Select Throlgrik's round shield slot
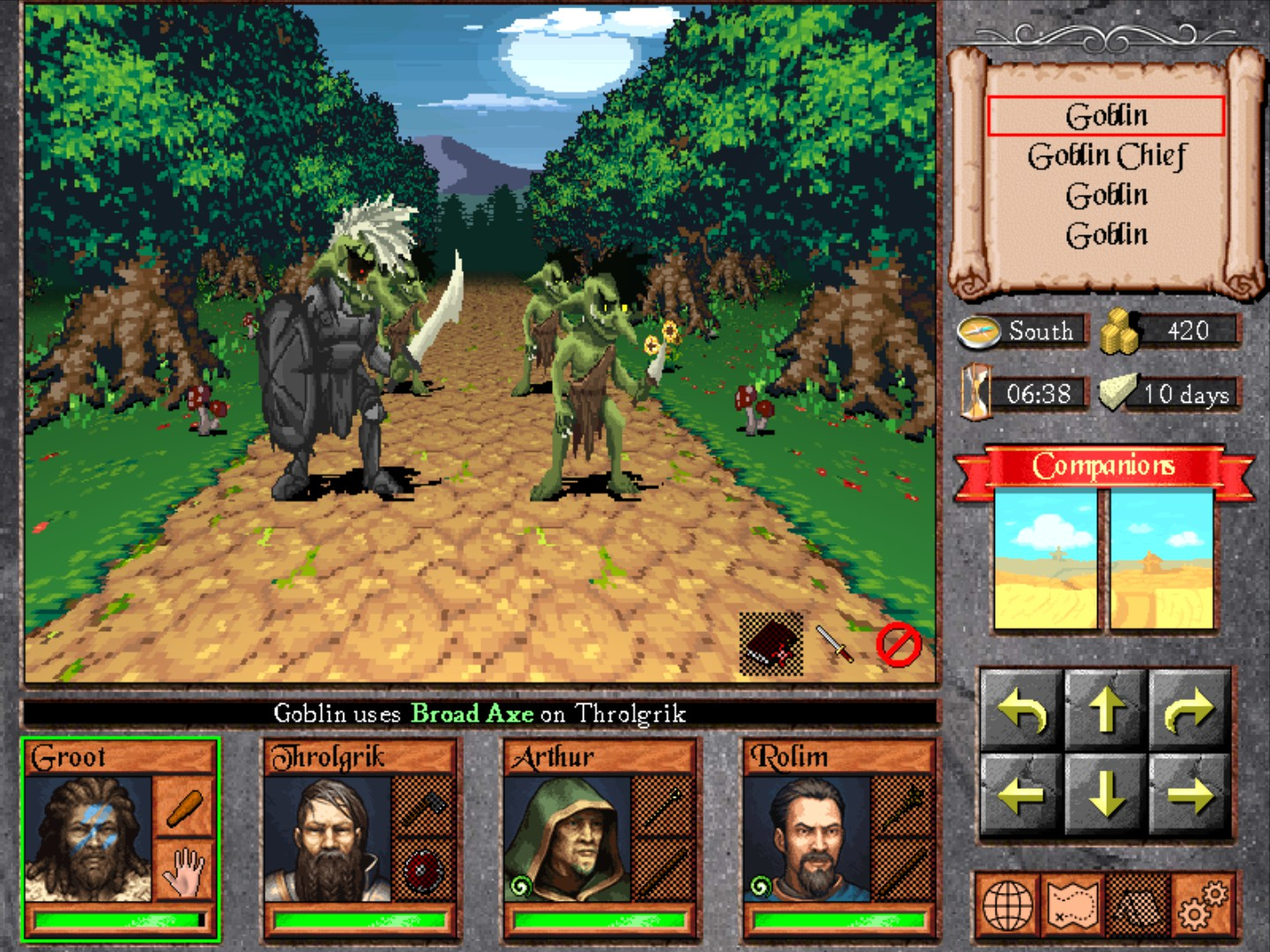The width and height of the screenshot is (1270, 952). point(424,868)
